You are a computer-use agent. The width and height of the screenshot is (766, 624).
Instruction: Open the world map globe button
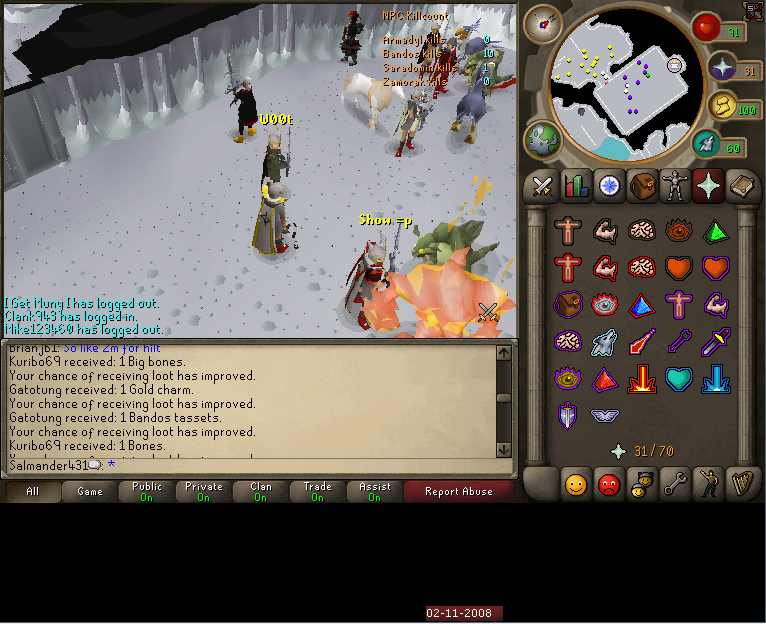click(543, 139)
